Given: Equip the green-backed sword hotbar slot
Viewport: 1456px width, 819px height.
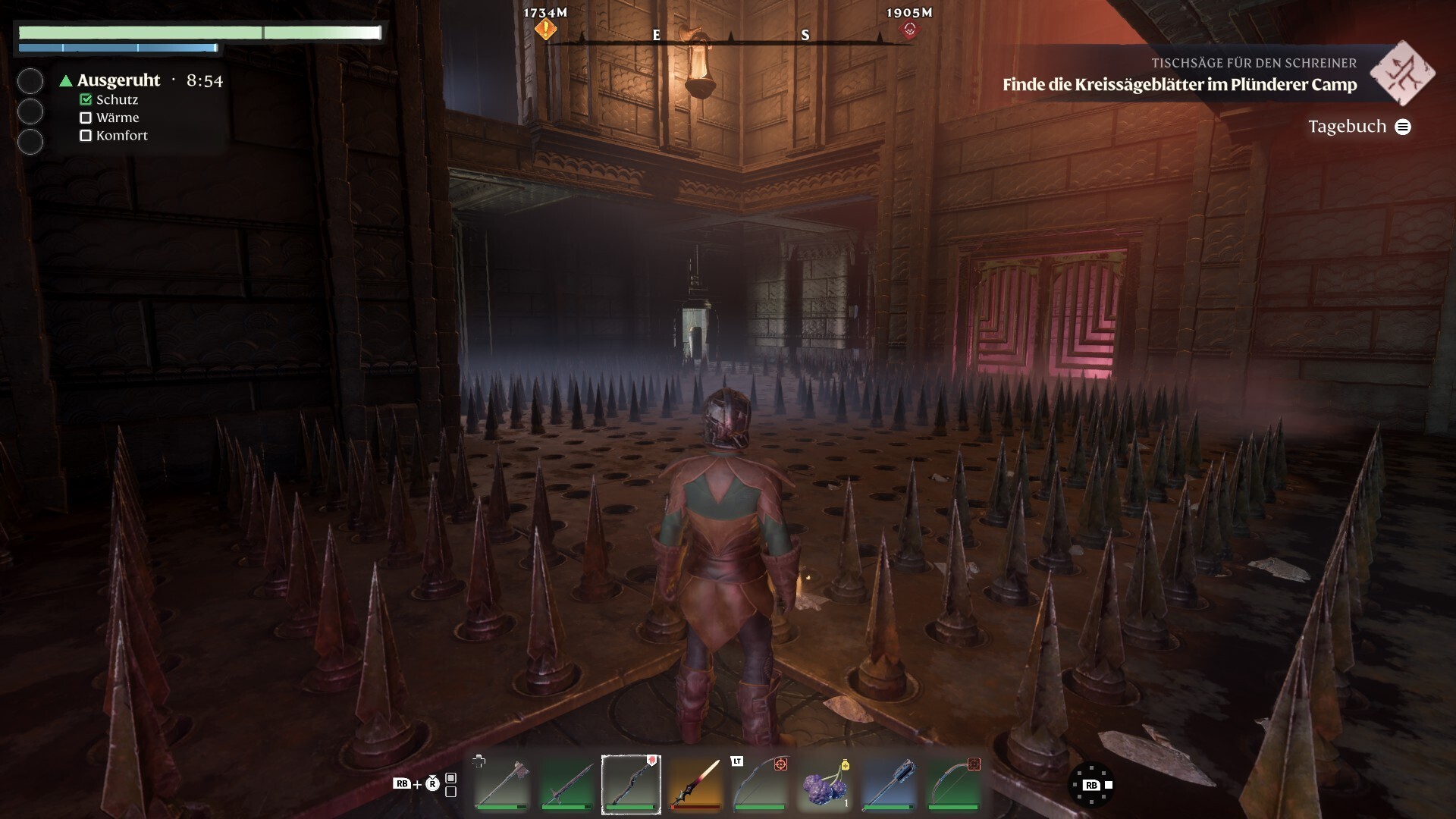Looking at the screenshot, I should click(x=566, y=784).
